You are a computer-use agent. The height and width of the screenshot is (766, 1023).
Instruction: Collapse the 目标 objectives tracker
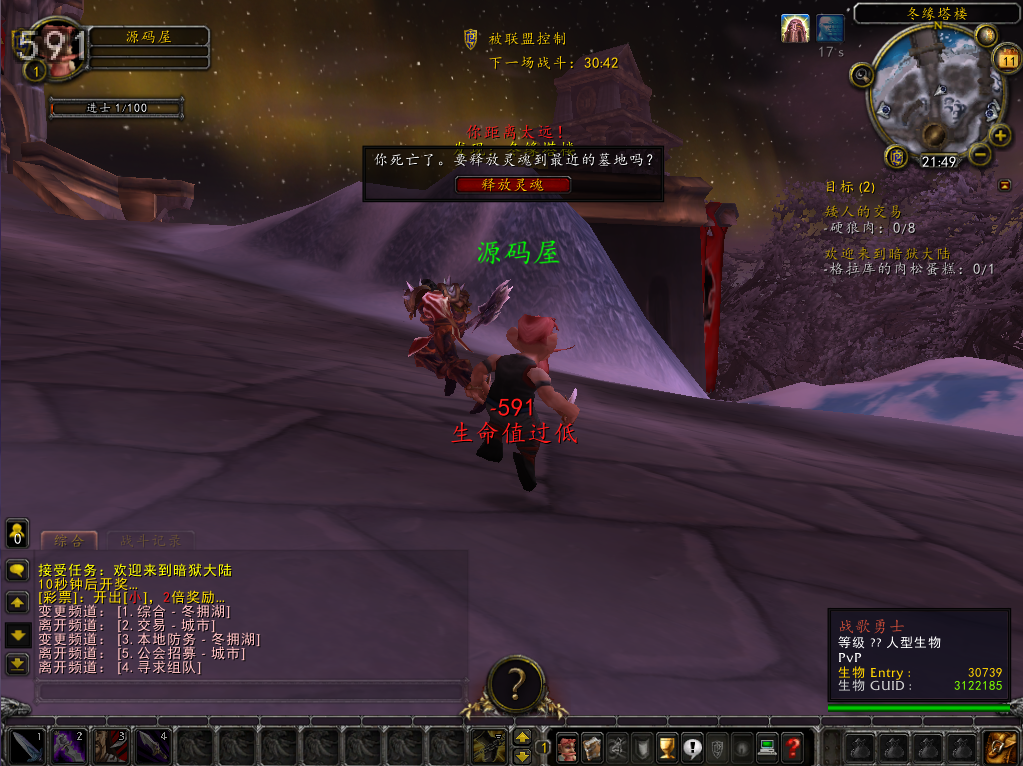point(1004,185)
